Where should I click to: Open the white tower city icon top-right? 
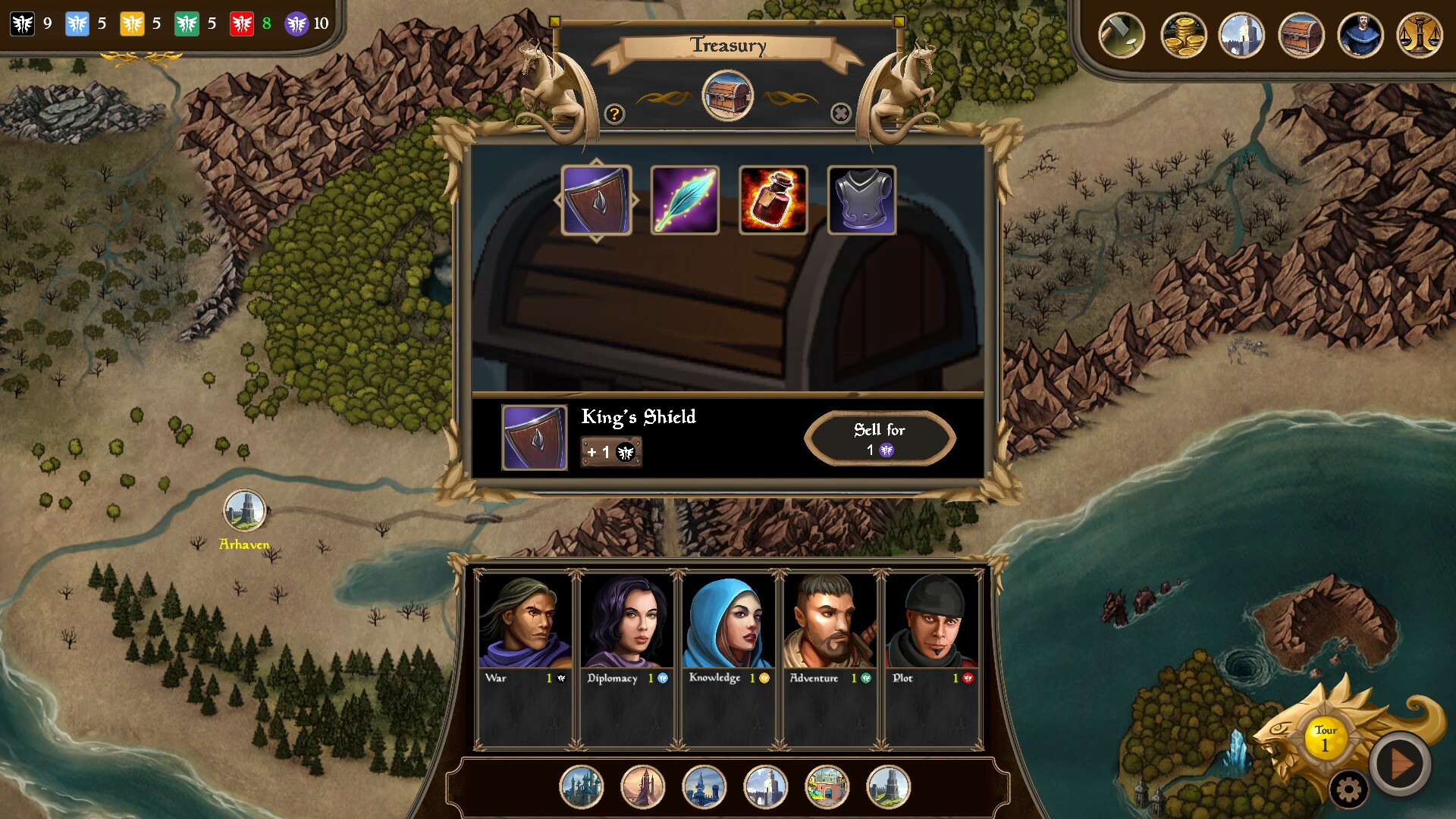[1244, 34]
